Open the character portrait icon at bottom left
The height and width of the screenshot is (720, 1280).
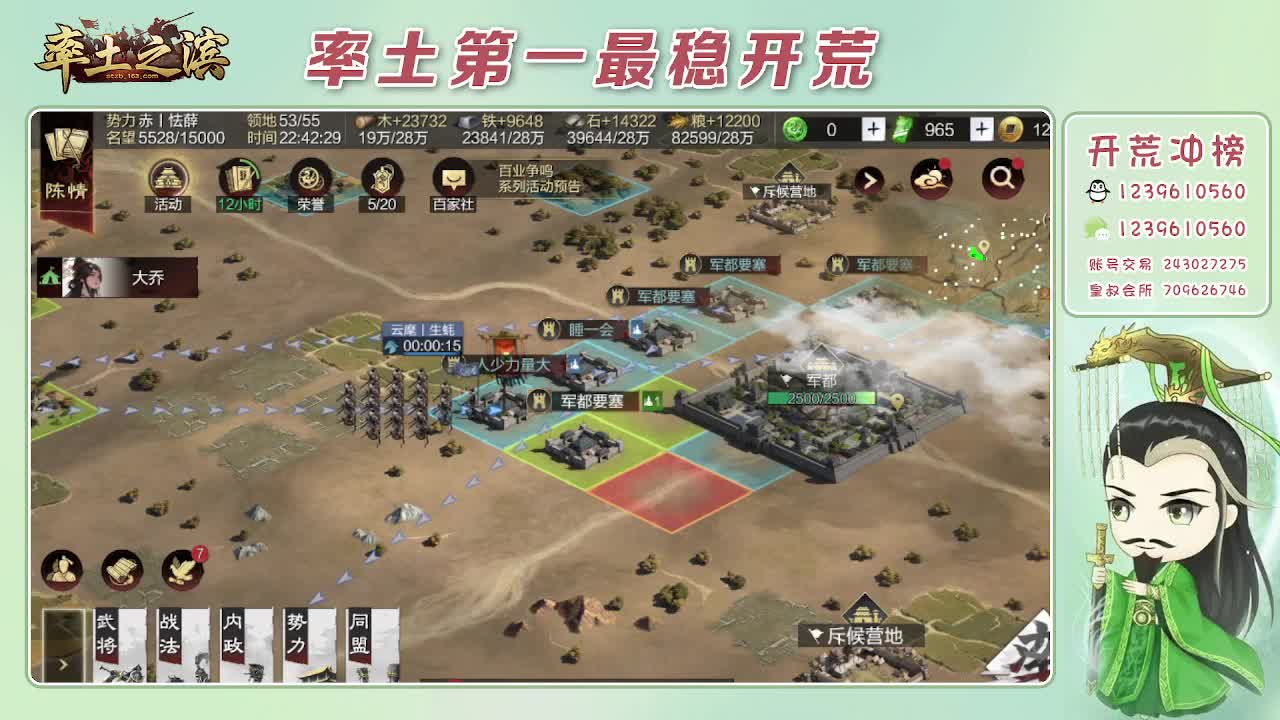(x=62, y=571)
